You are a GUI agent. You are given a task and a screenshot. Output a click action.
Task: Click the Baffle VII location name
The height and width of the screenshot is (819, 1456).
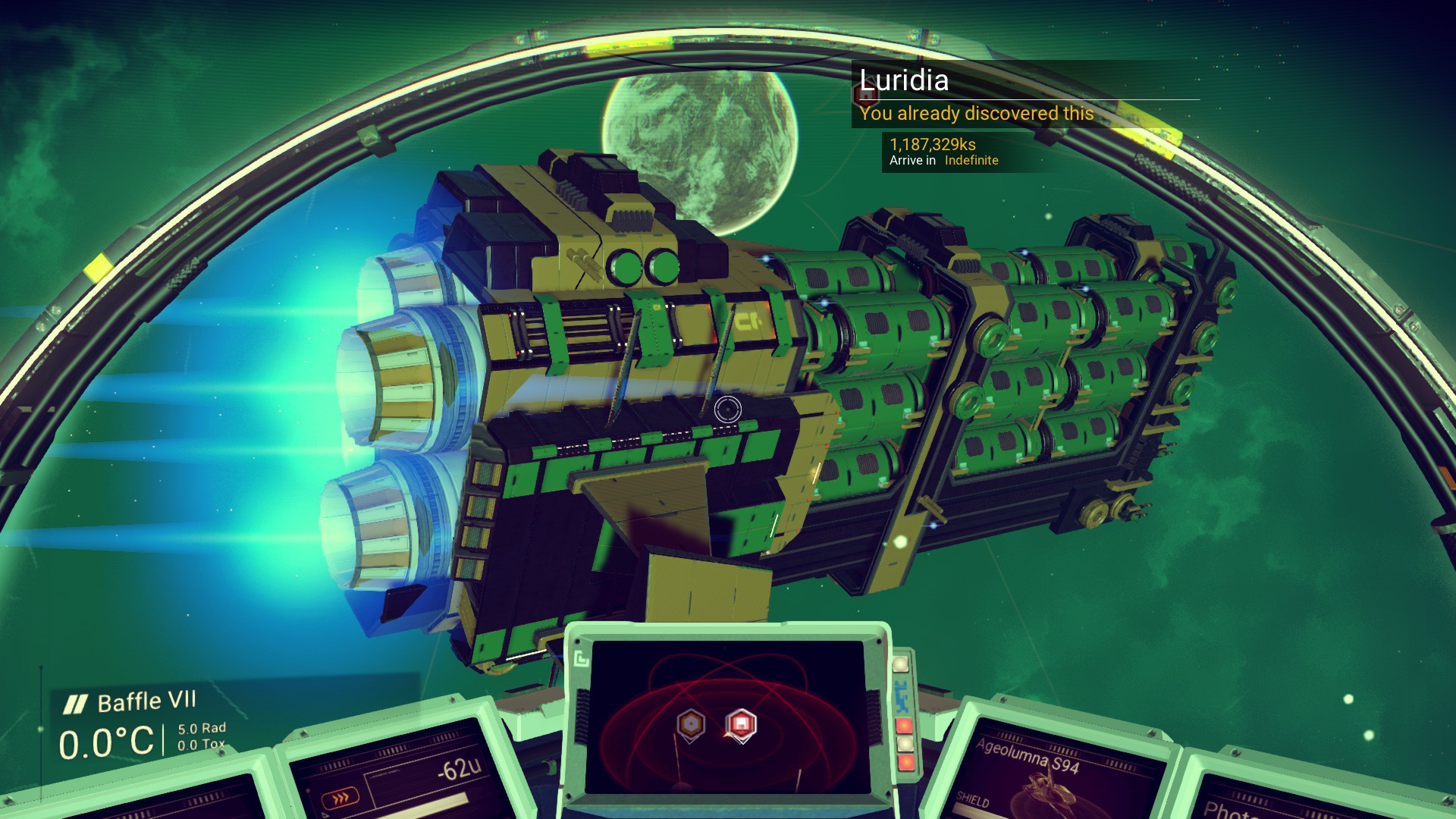(x=146, y=701)
